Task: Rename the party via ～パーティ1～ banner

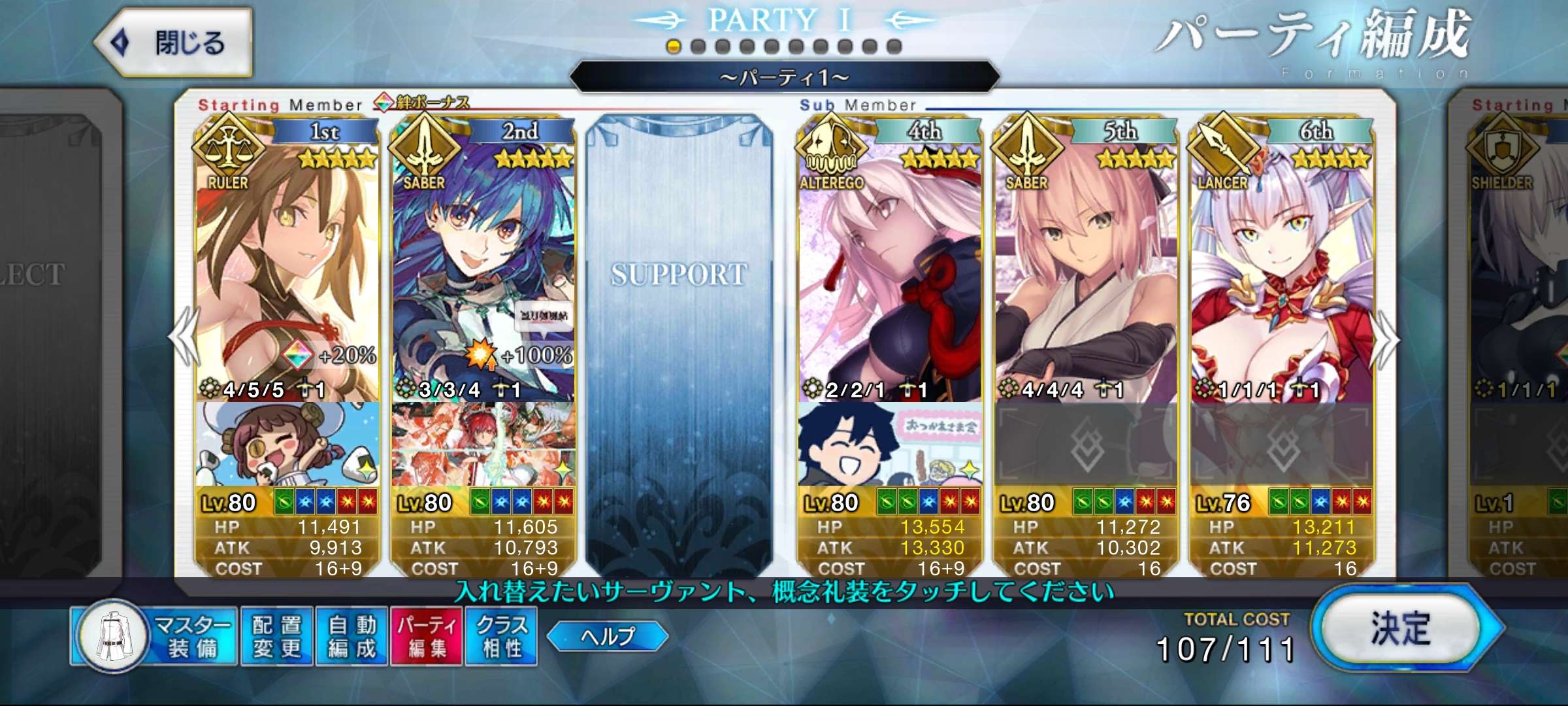Action: click(x=784, y=78)
